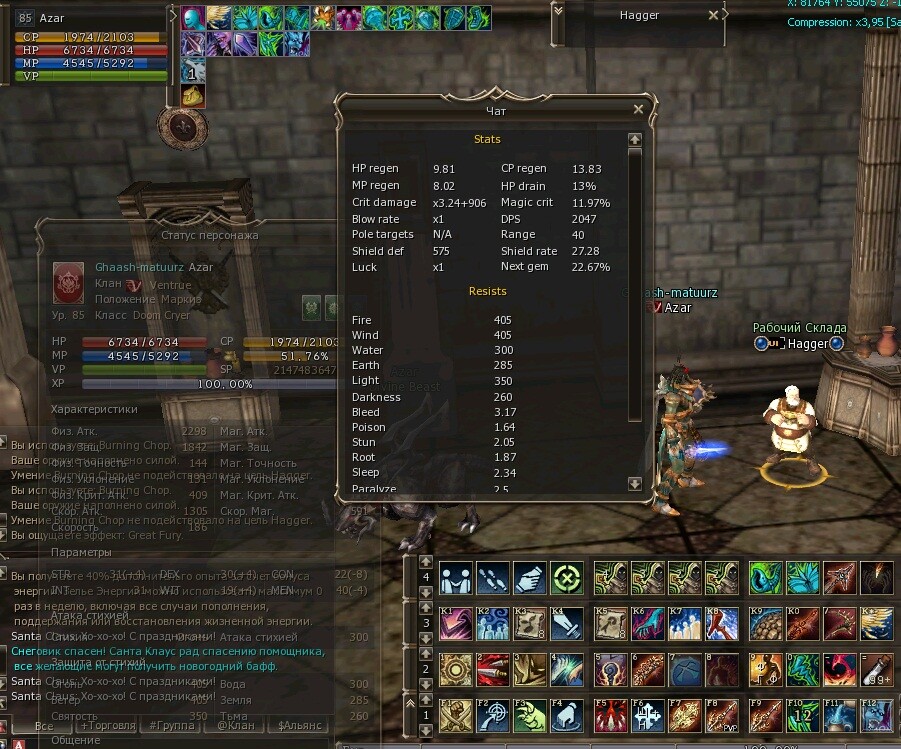Select the F8 PVP spear skill

tap(721, 715)
